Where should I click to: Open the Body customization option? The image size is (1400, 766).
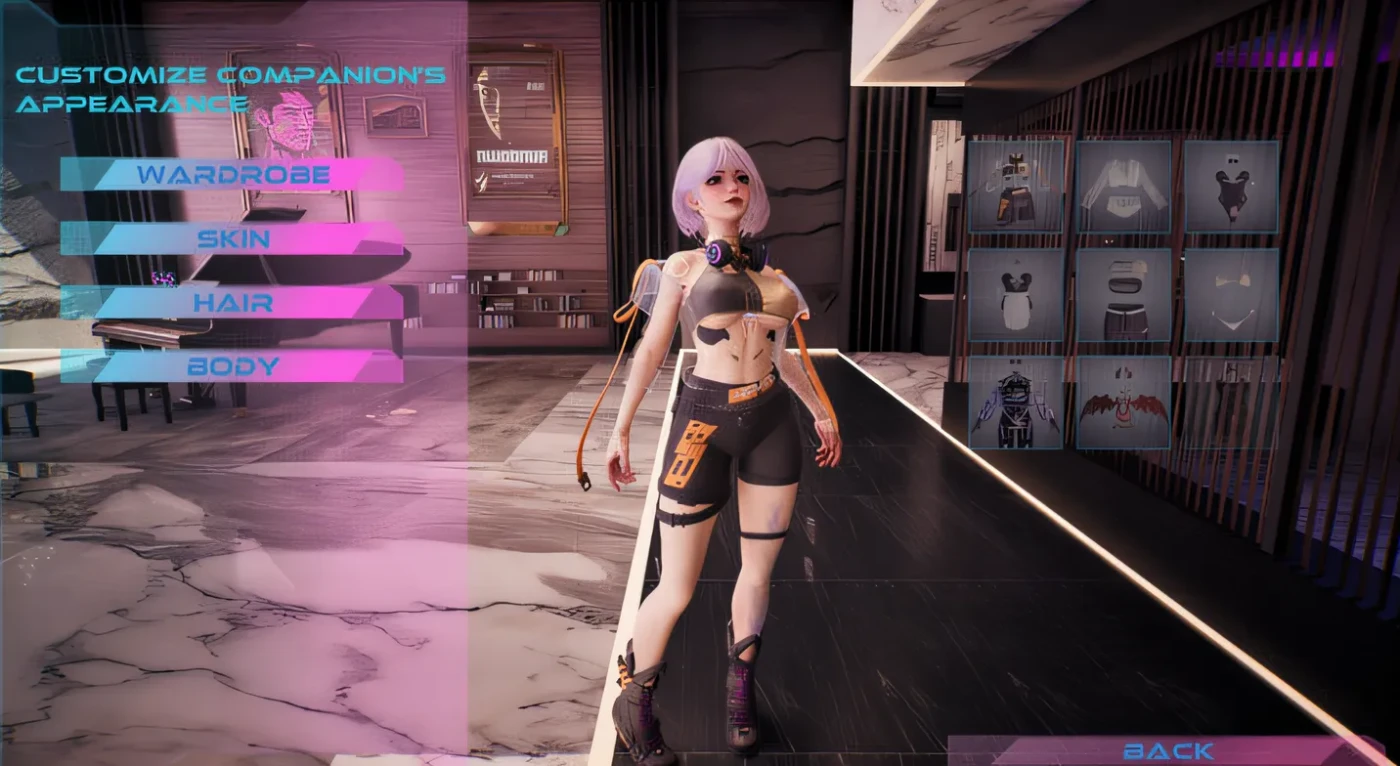232,366
